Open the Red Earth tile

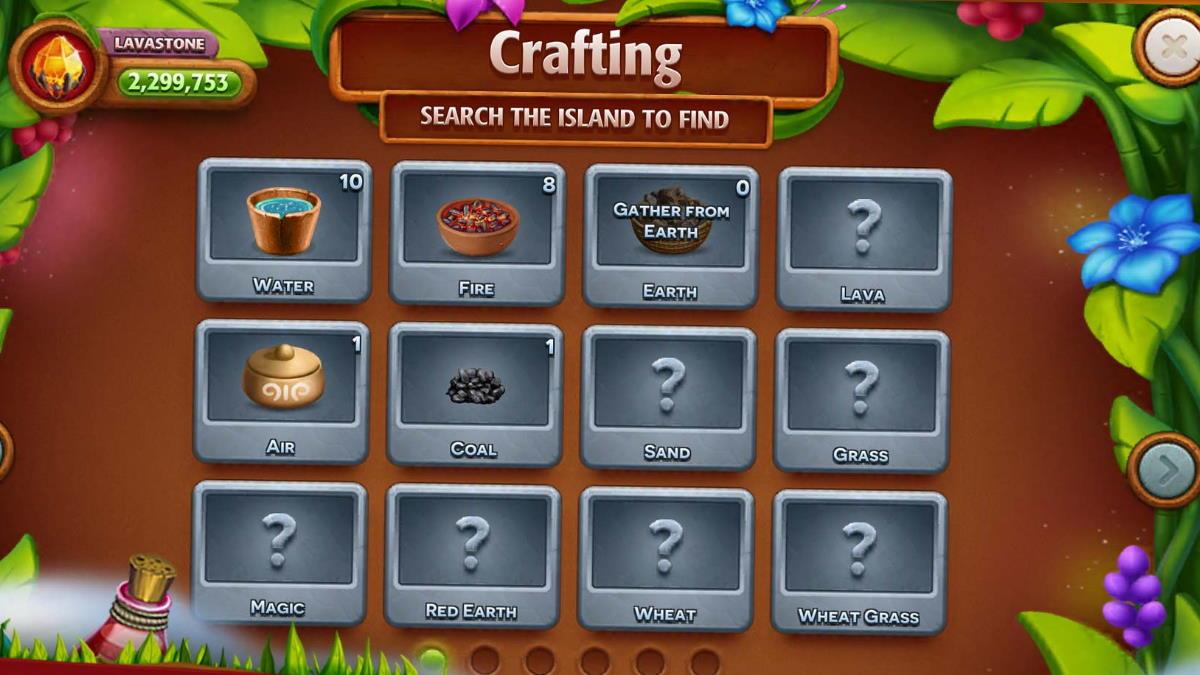click(472, 555)
